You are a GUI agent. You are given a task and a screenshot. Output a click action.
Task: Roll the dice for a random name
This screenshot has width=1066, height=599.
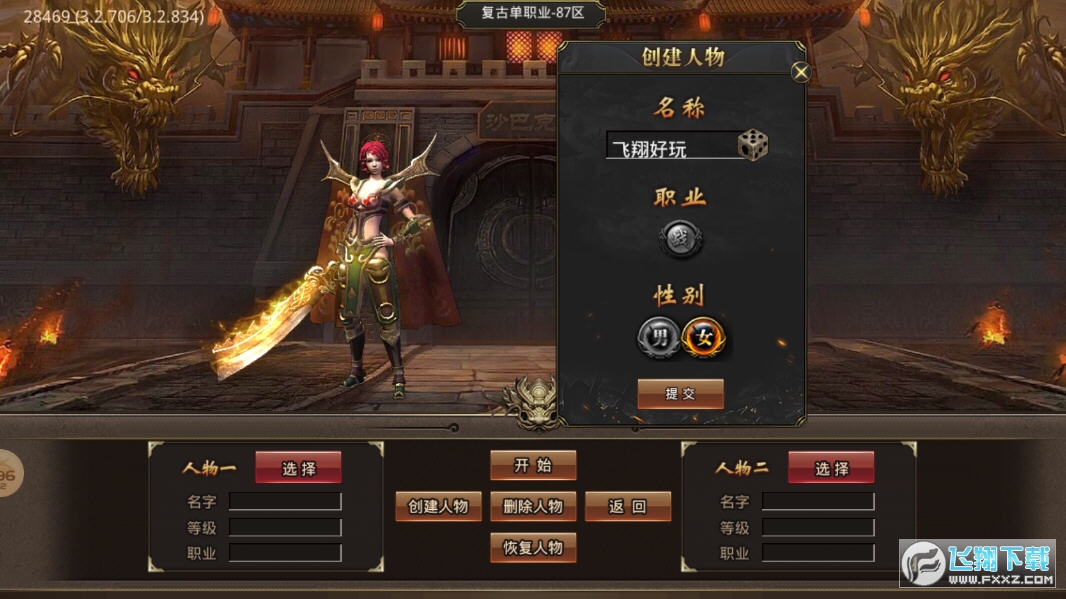(x=753, y=146)
